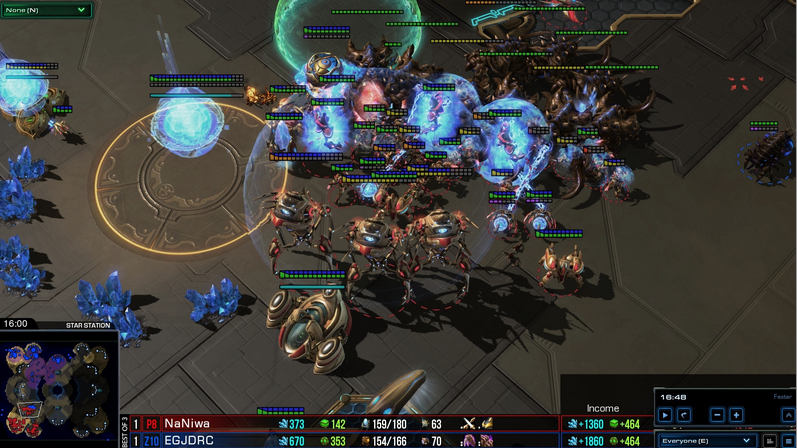The height and width of the screenshot is (448, 797).
Task: Slow down replay with the minus button
Action: click(717, 415)
